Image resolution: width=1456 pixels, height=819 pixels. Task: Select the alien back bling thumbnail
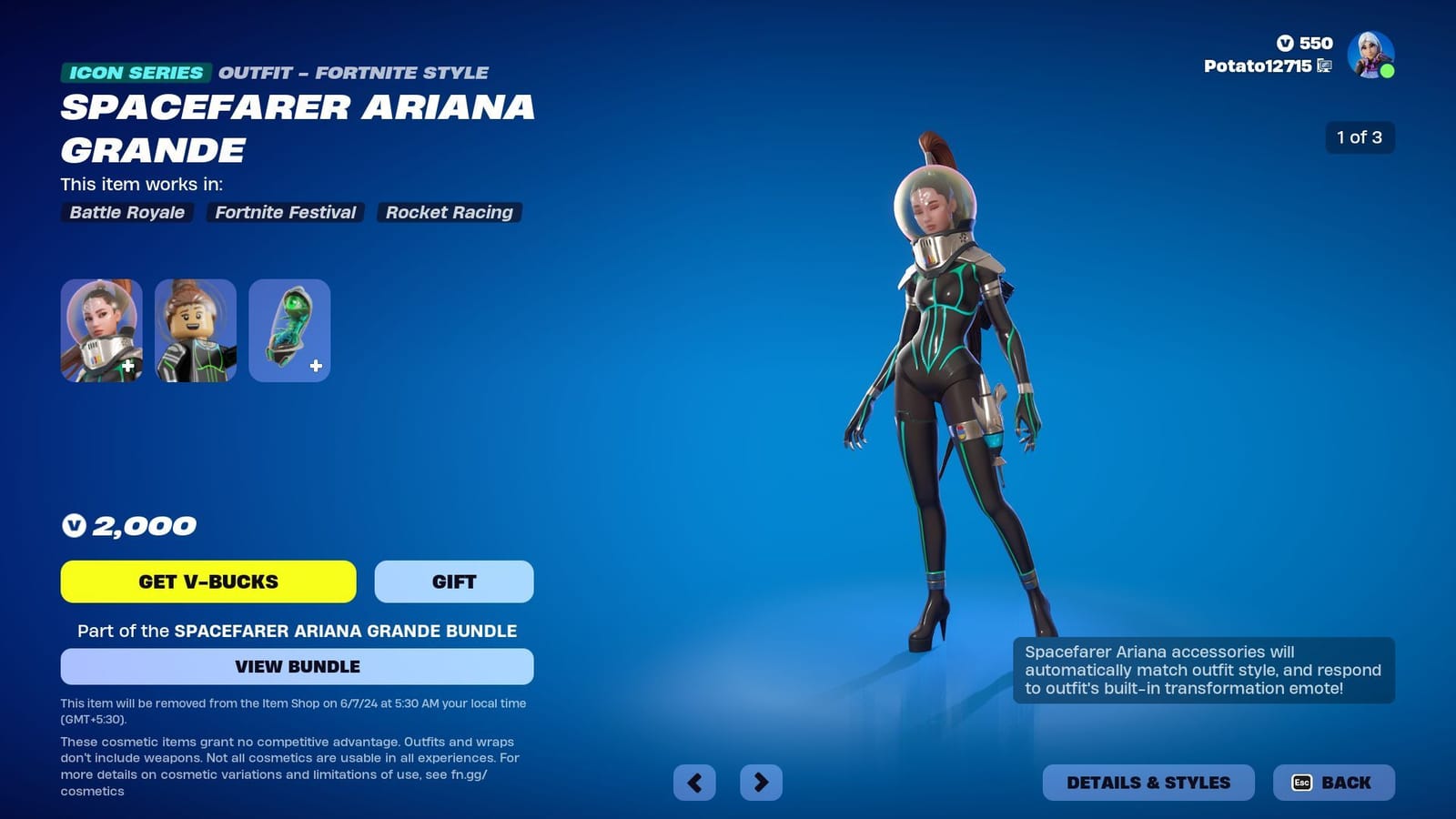[288, 330]
